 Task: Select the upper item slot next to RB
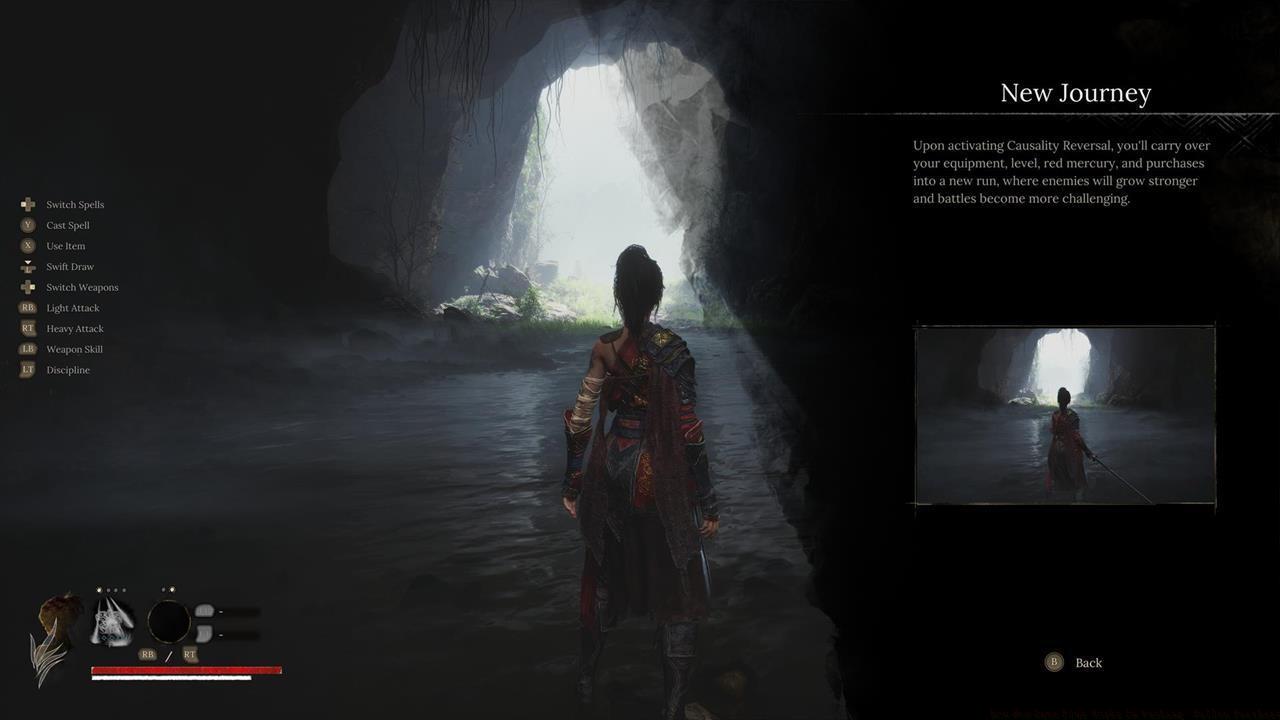coord(206,610)
